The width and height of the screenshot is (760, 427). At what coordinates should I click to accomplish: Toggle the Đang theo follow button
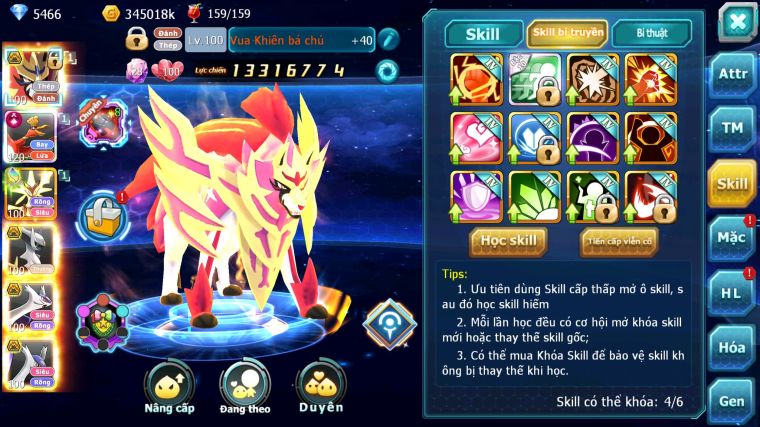(245, 387)
